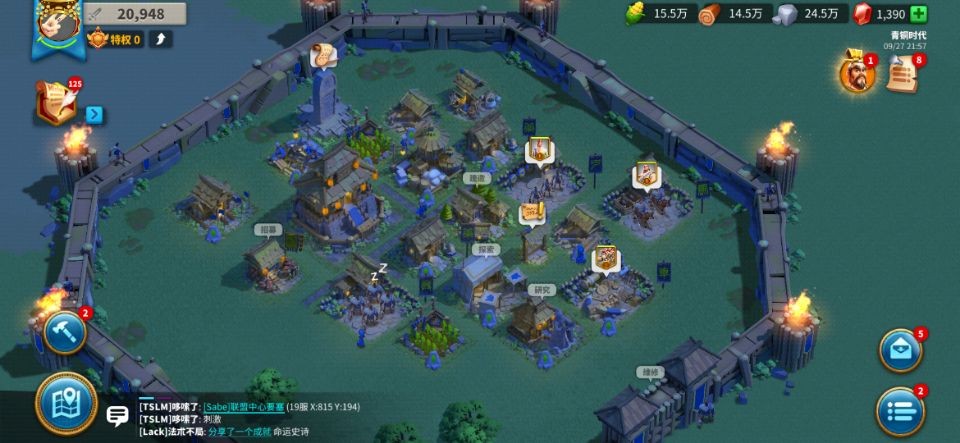The width and height of the screenshot is (960, 443).
Task: Add gems with the green plus
Action: (918, 14)
